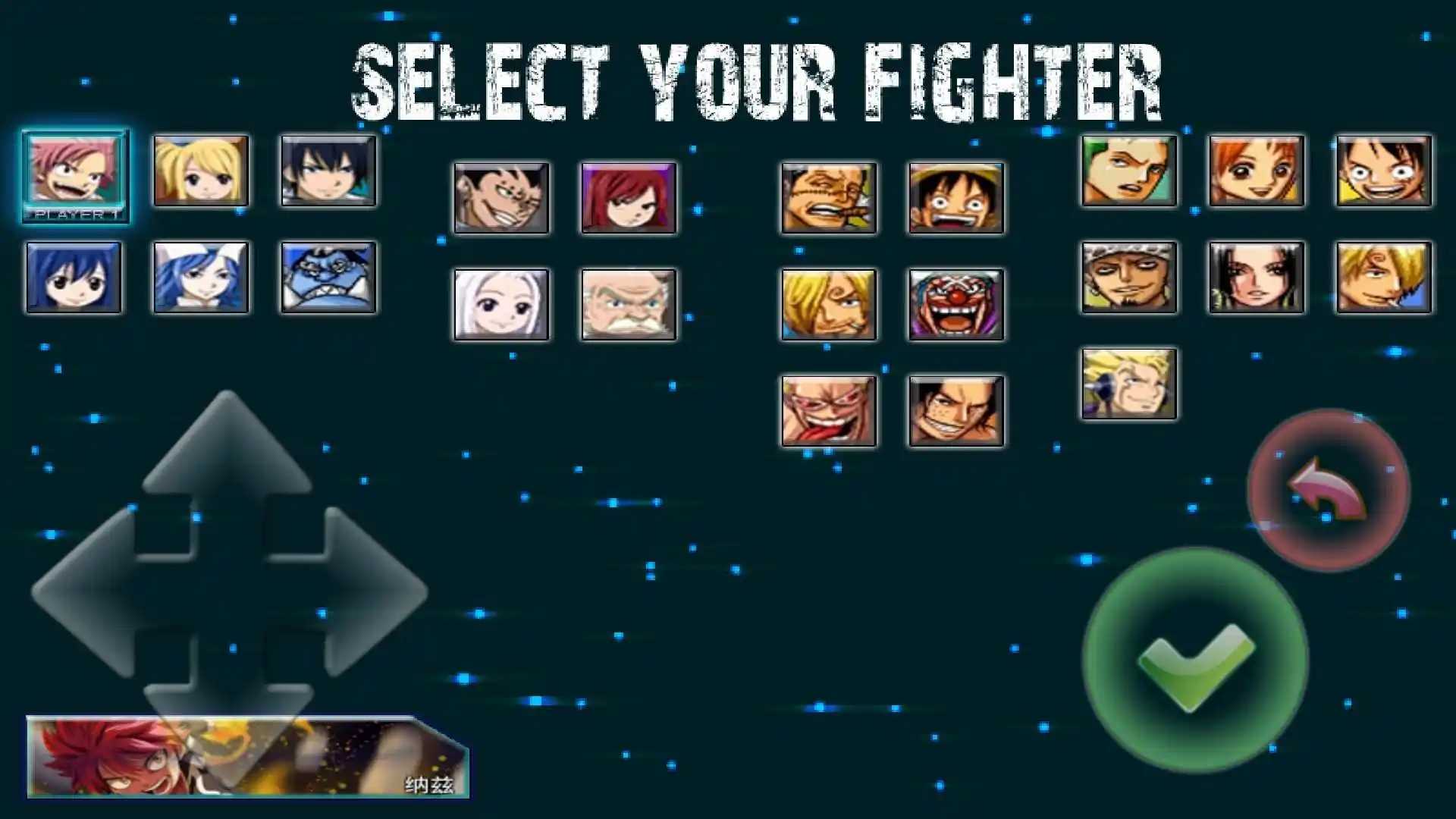The width and height of the screenshot is (1456, 819).
Task: Choose the cigar-smoking scarred man portrait
Action: pyautogui.click(x=829, y=198)
